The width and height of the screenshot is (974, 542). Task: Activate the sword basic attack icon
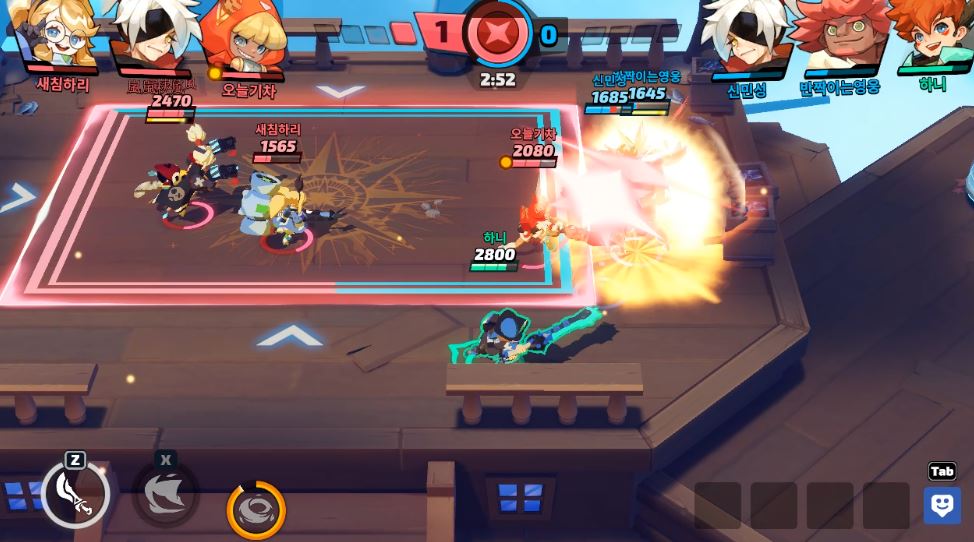click(x=75, y=494)
